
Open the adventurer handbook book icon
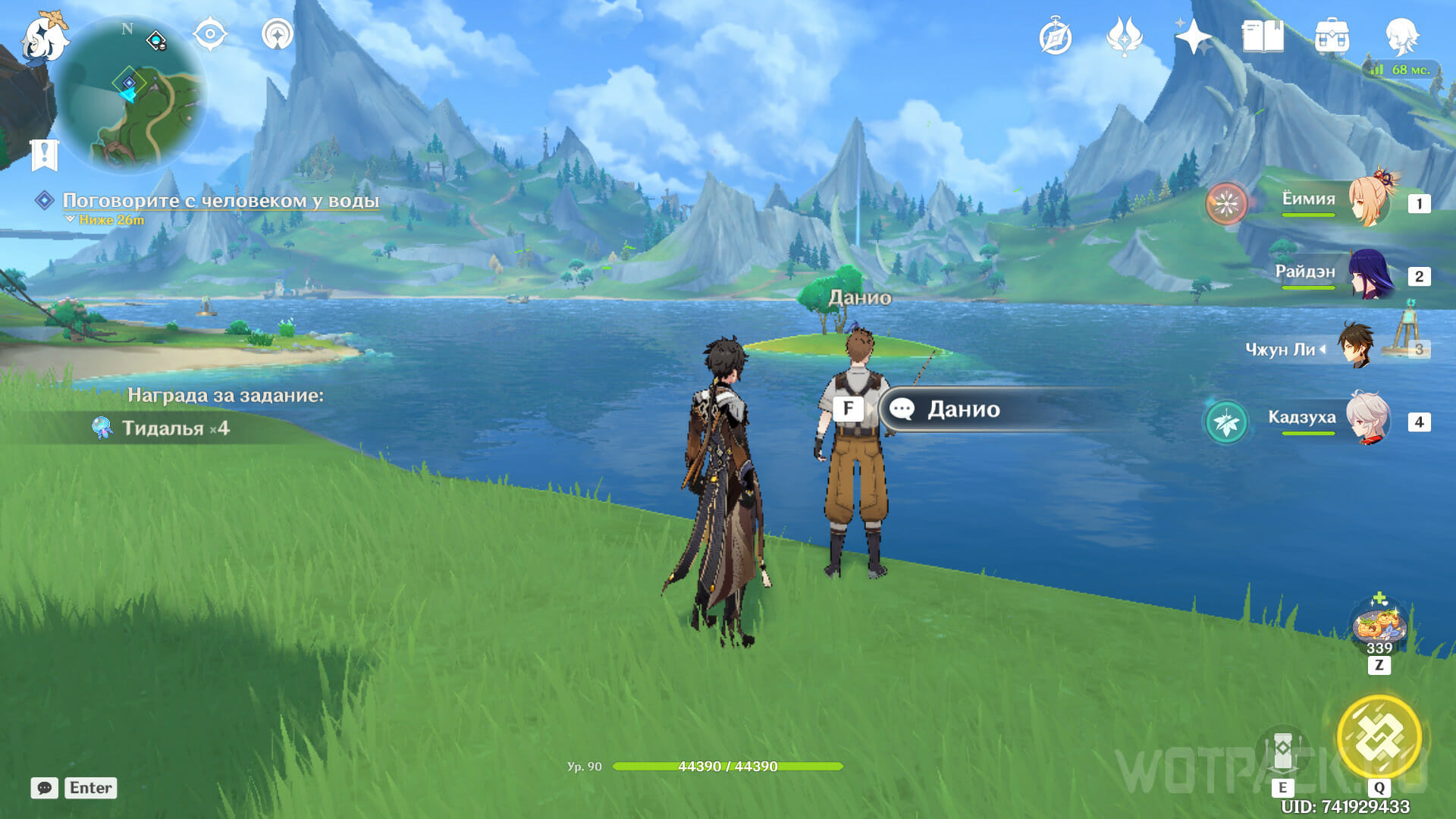tap(1263, 36)
